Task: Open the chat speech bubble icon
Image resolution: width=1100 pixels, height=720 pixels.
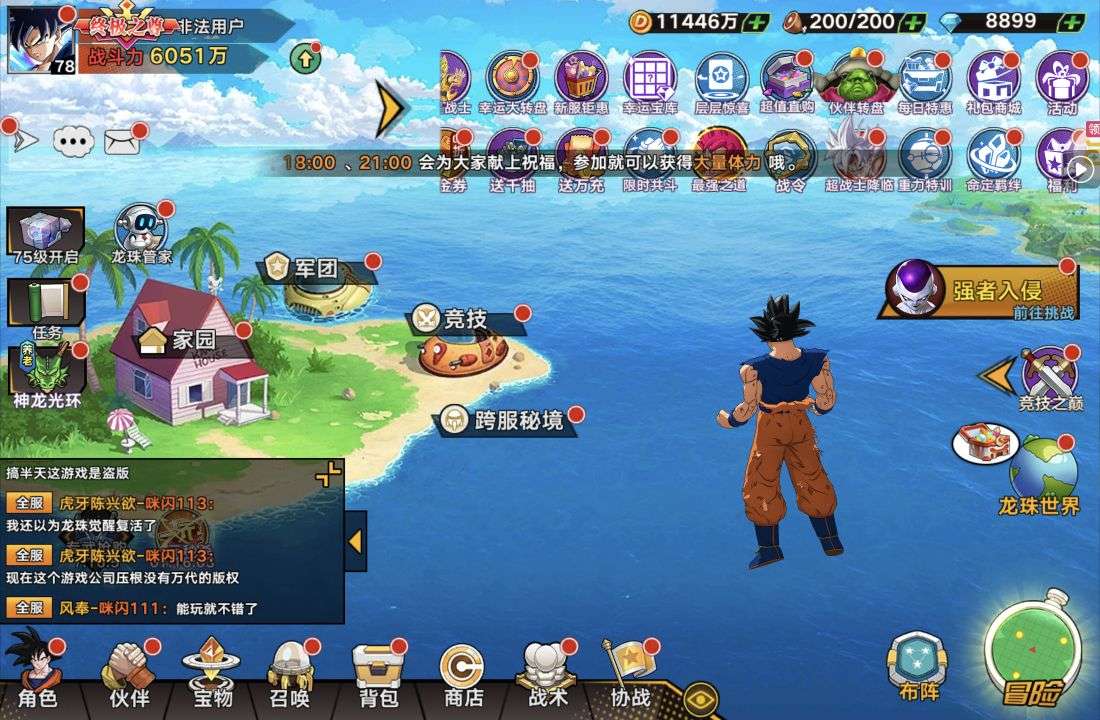Action: (73, 142)
